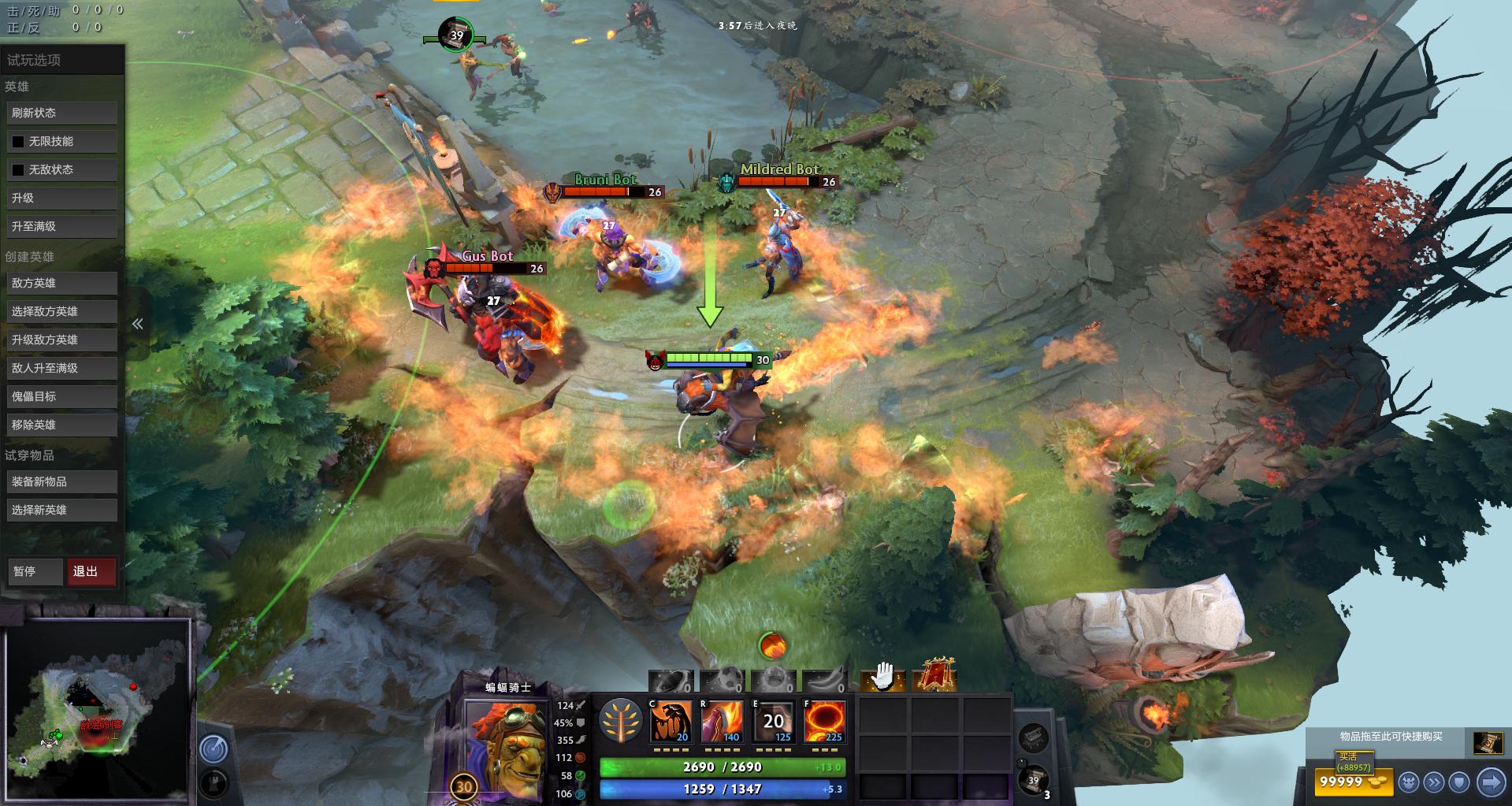
Task: Open Batrider's talent tree
Action: click(x=622, y=719)
